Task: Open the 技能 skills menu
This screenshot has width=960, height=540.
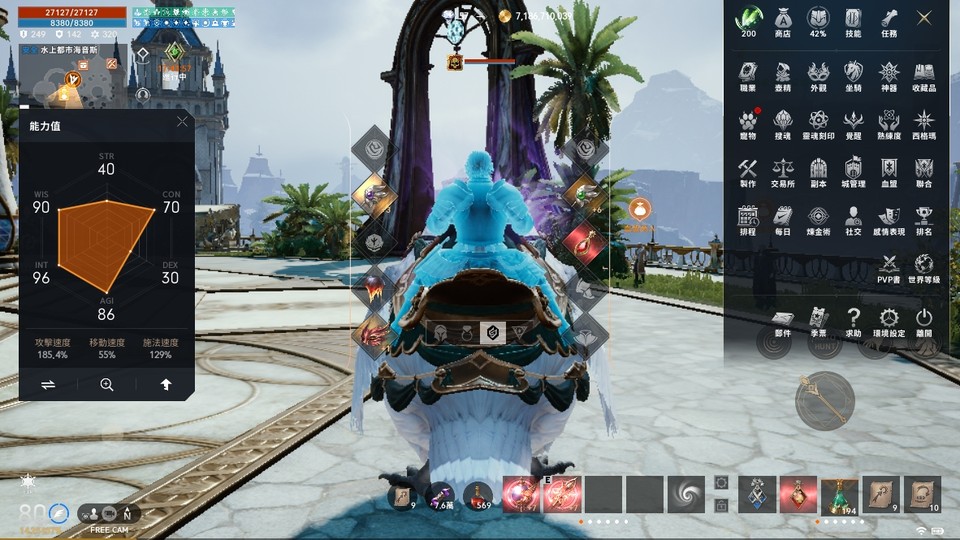Action: [x=853, y=21]
